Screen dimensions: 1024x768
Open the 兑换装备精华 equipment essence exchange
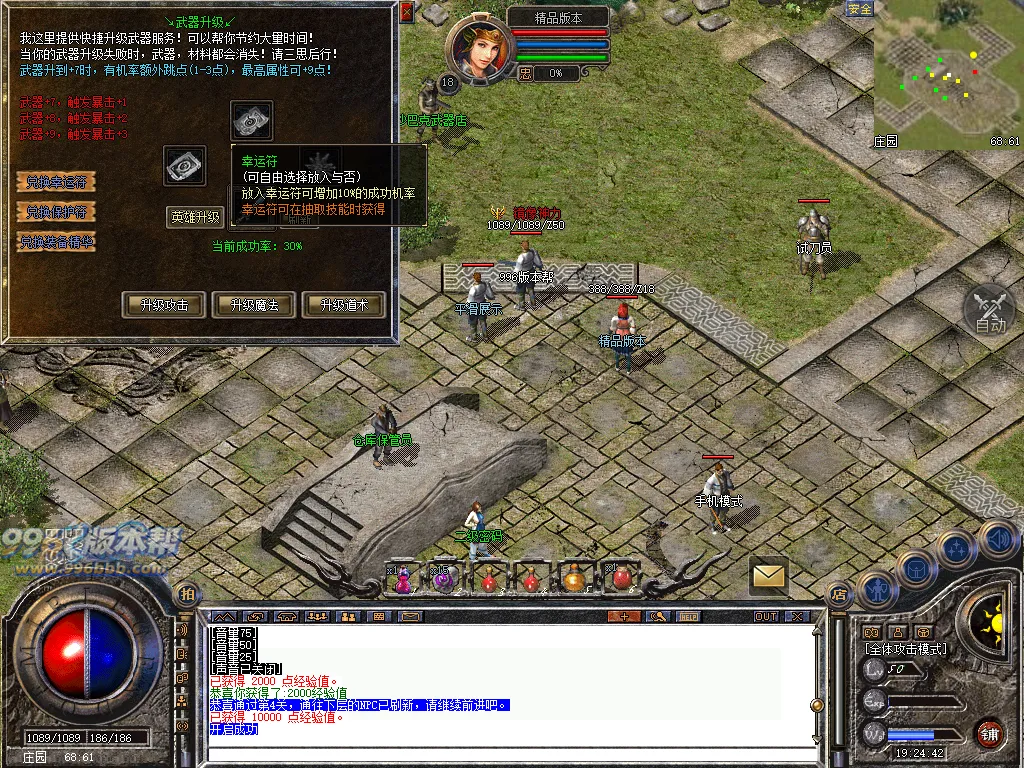point(56,242)
